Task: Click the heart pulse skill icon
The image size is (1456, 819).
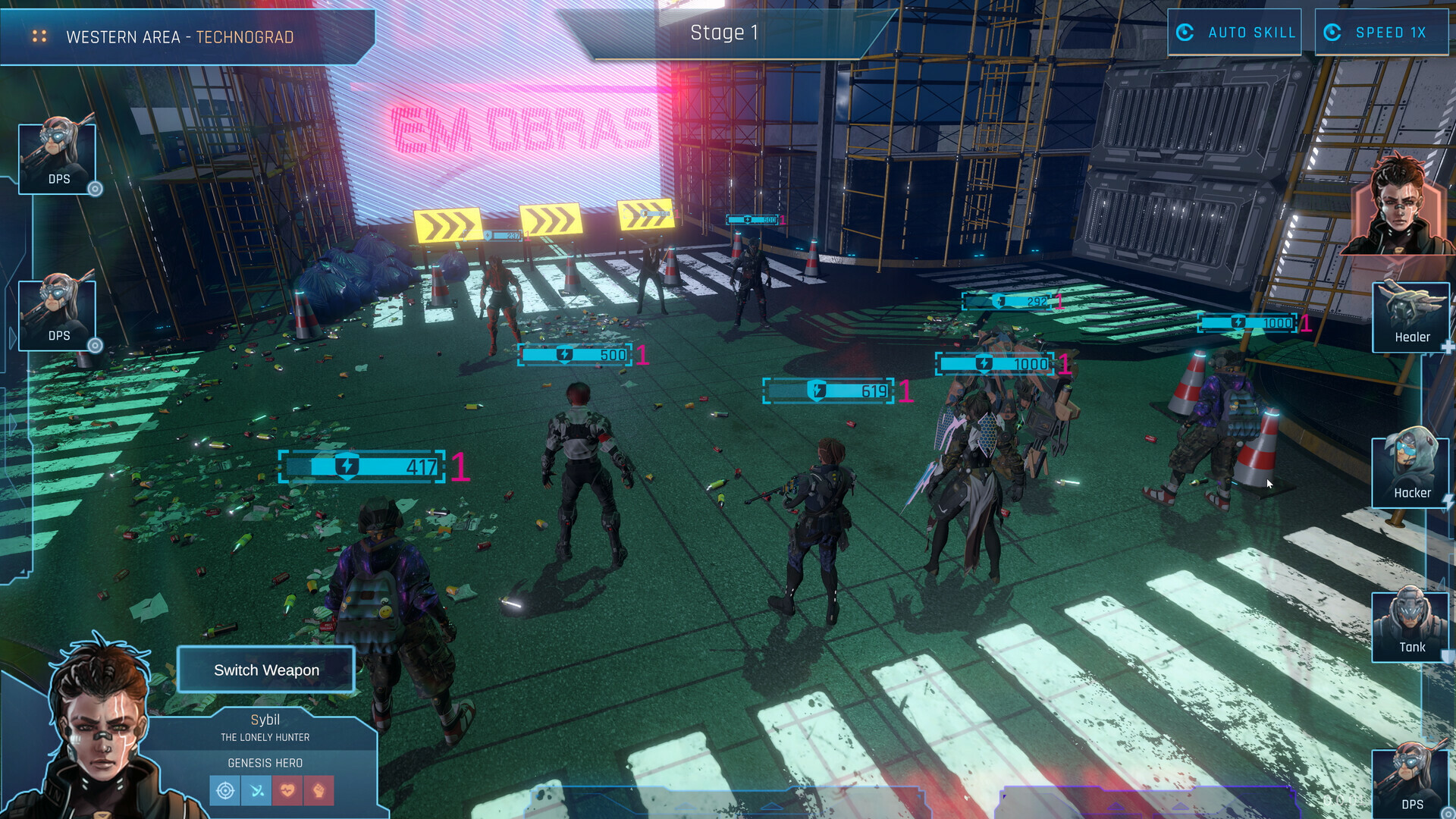Action: pos(287,790)
